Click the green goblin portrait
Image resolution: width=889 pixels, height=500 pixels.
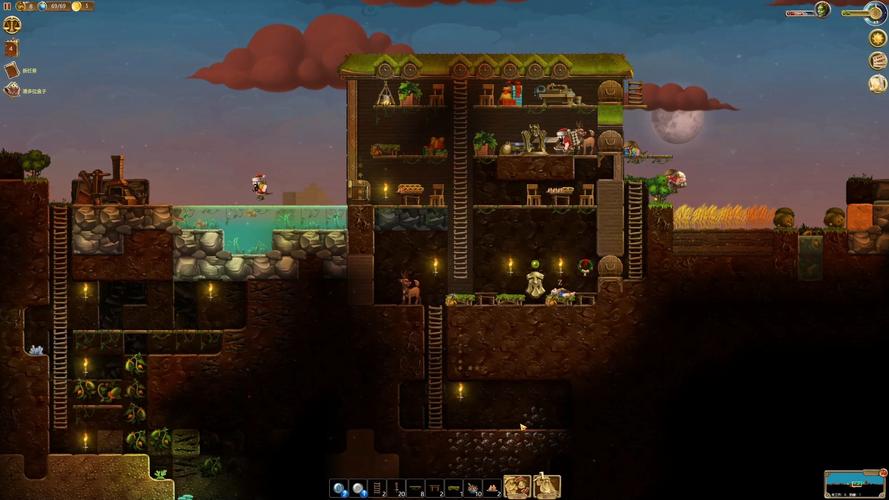pyautogui.click(x=822, y=9)
